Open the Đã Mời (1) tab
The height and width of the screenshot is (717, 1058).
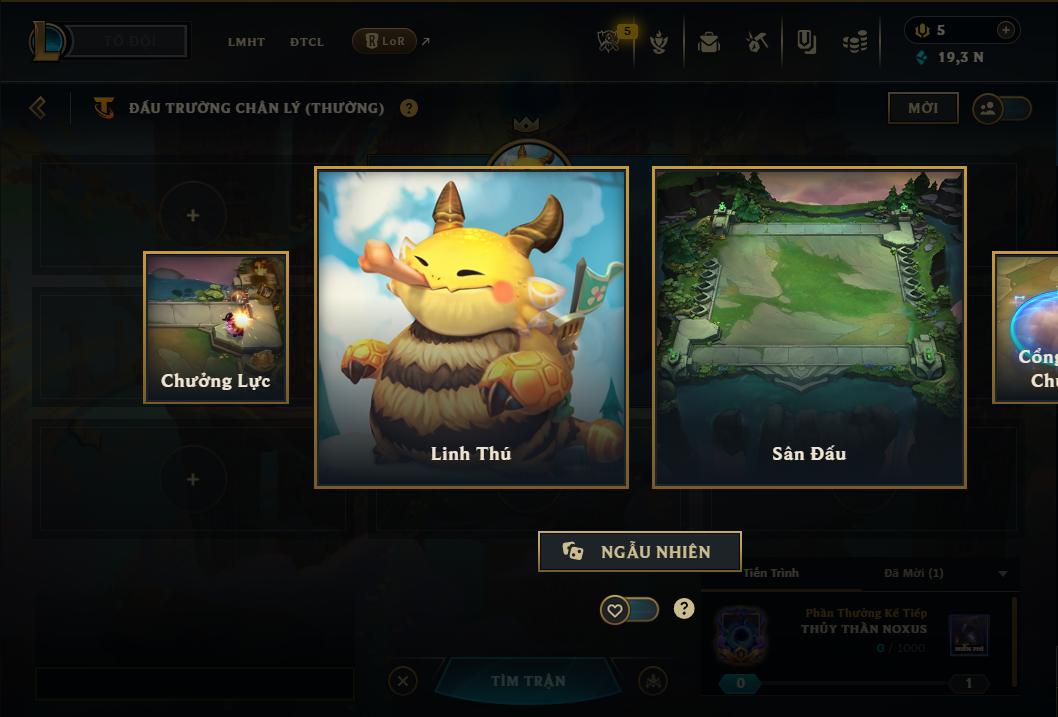click(913, 573)
